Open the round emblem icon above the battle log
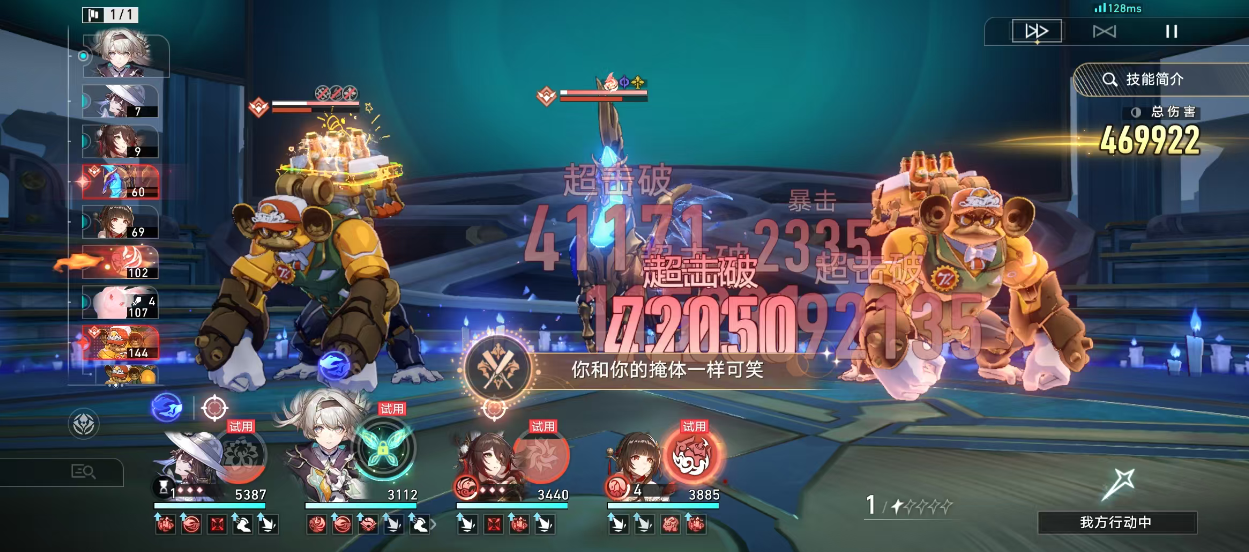 pyautogui.click(x=84, y=424)
